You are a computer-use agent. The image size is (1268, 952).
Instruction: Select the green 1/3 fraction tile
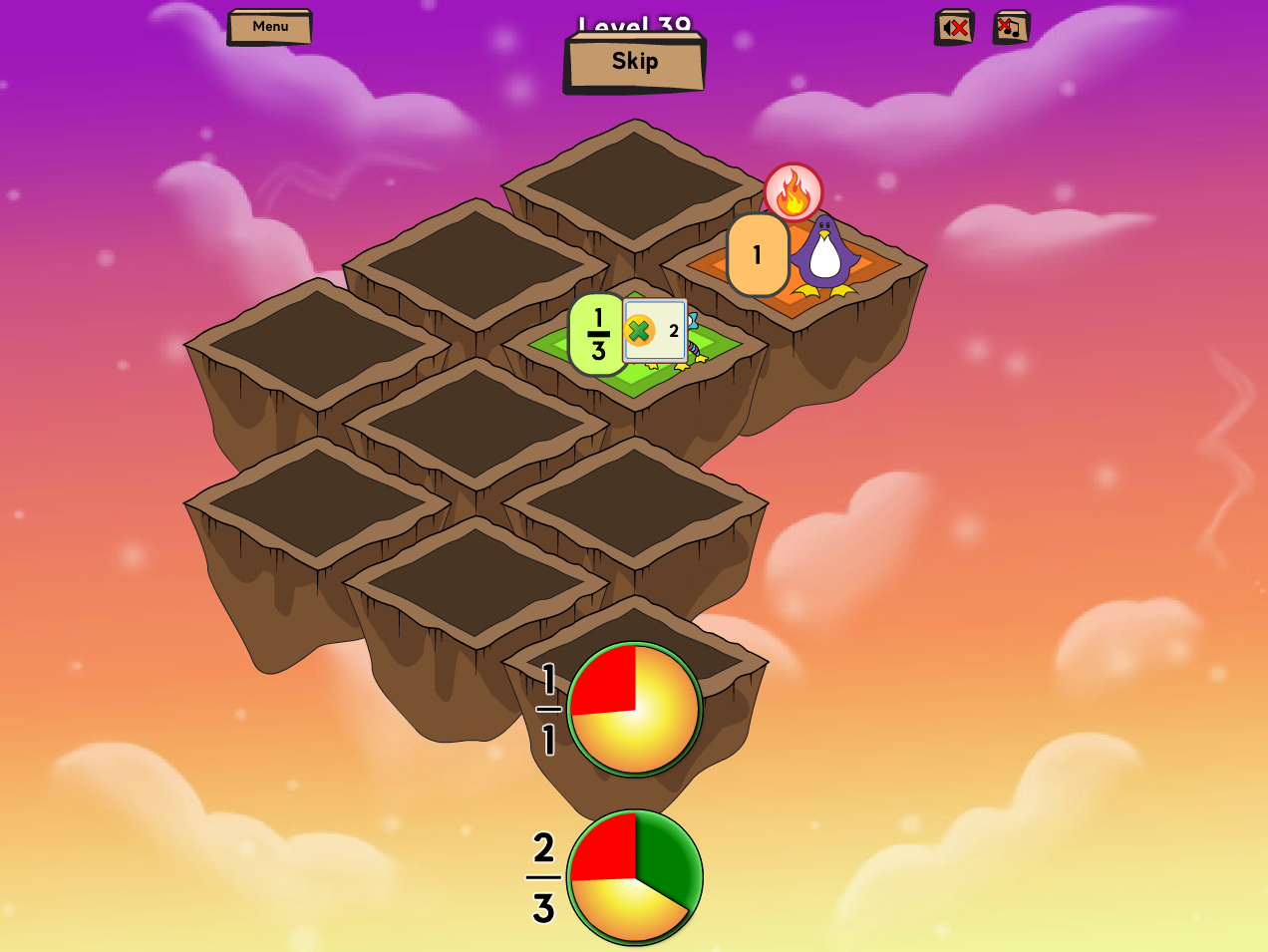tap(596, 334)
